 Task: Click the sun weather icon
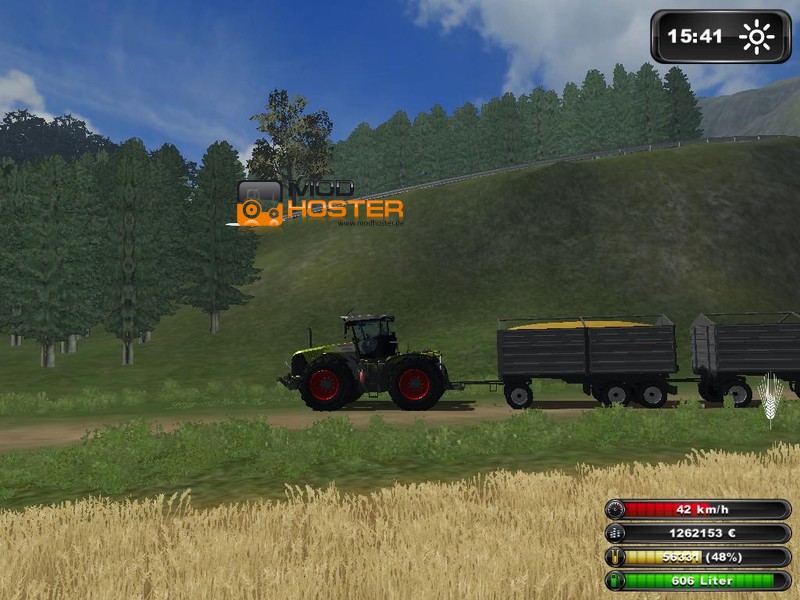coord(756,38)
